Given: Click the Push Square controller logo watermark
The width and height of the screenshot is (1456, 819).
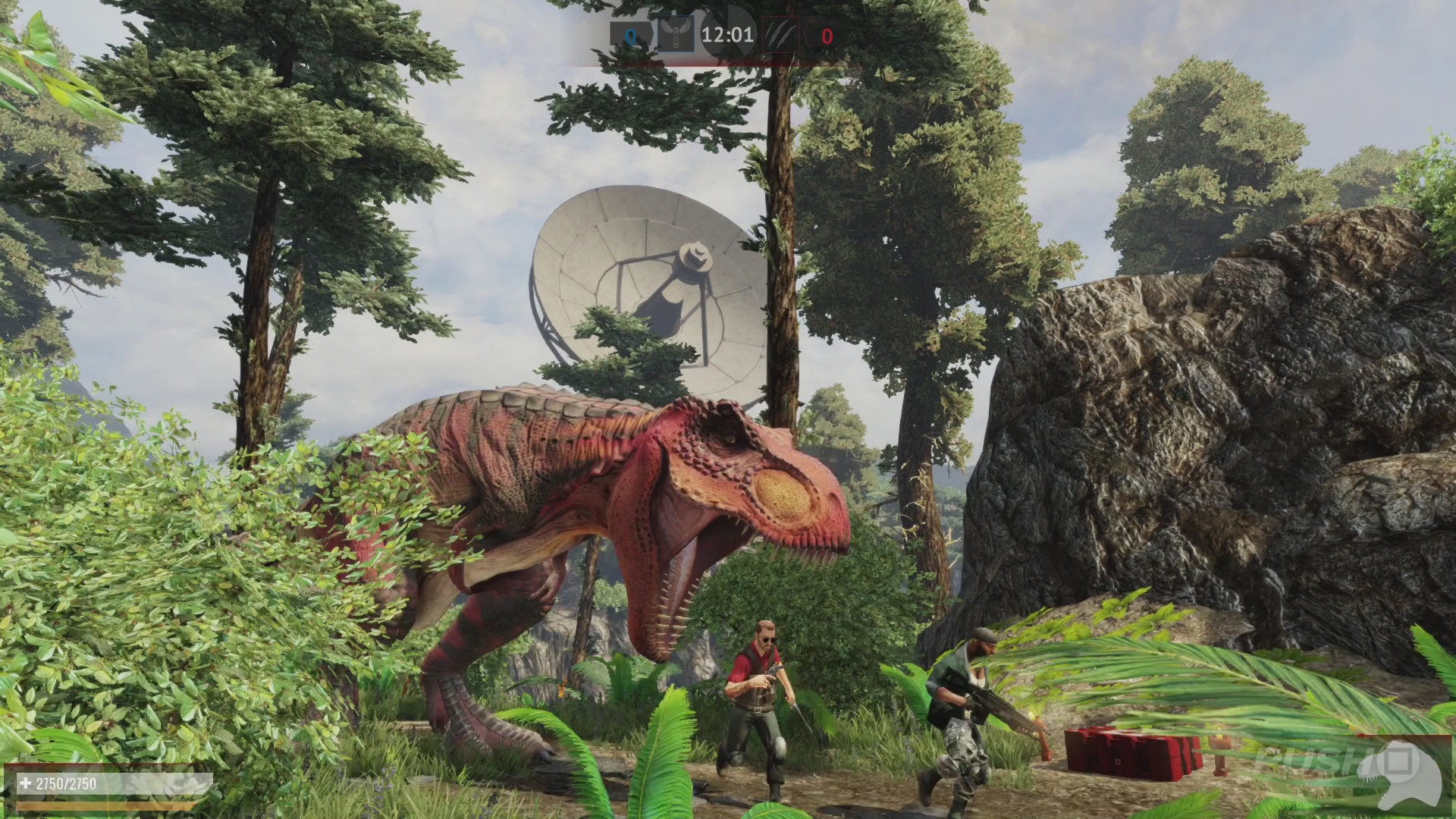Looking at the screenshot, I should pos(1404,762).
